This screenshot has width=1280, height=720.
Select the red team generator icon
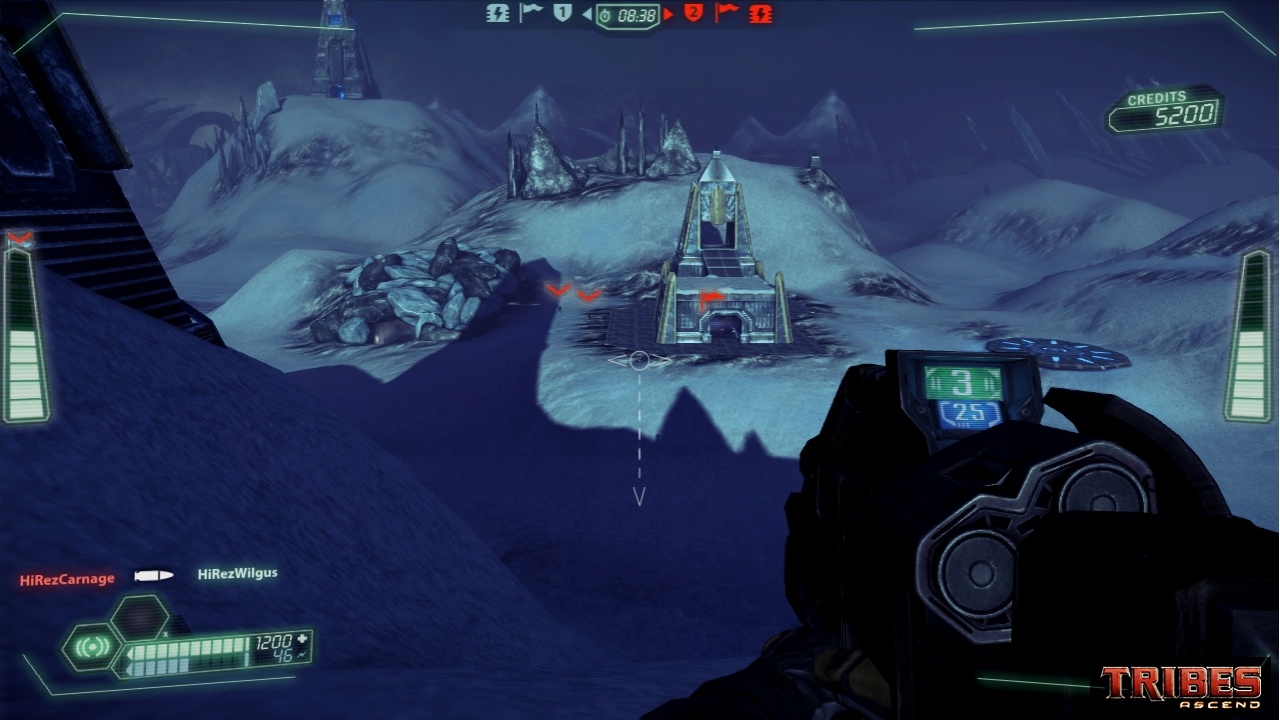point(760,15)
